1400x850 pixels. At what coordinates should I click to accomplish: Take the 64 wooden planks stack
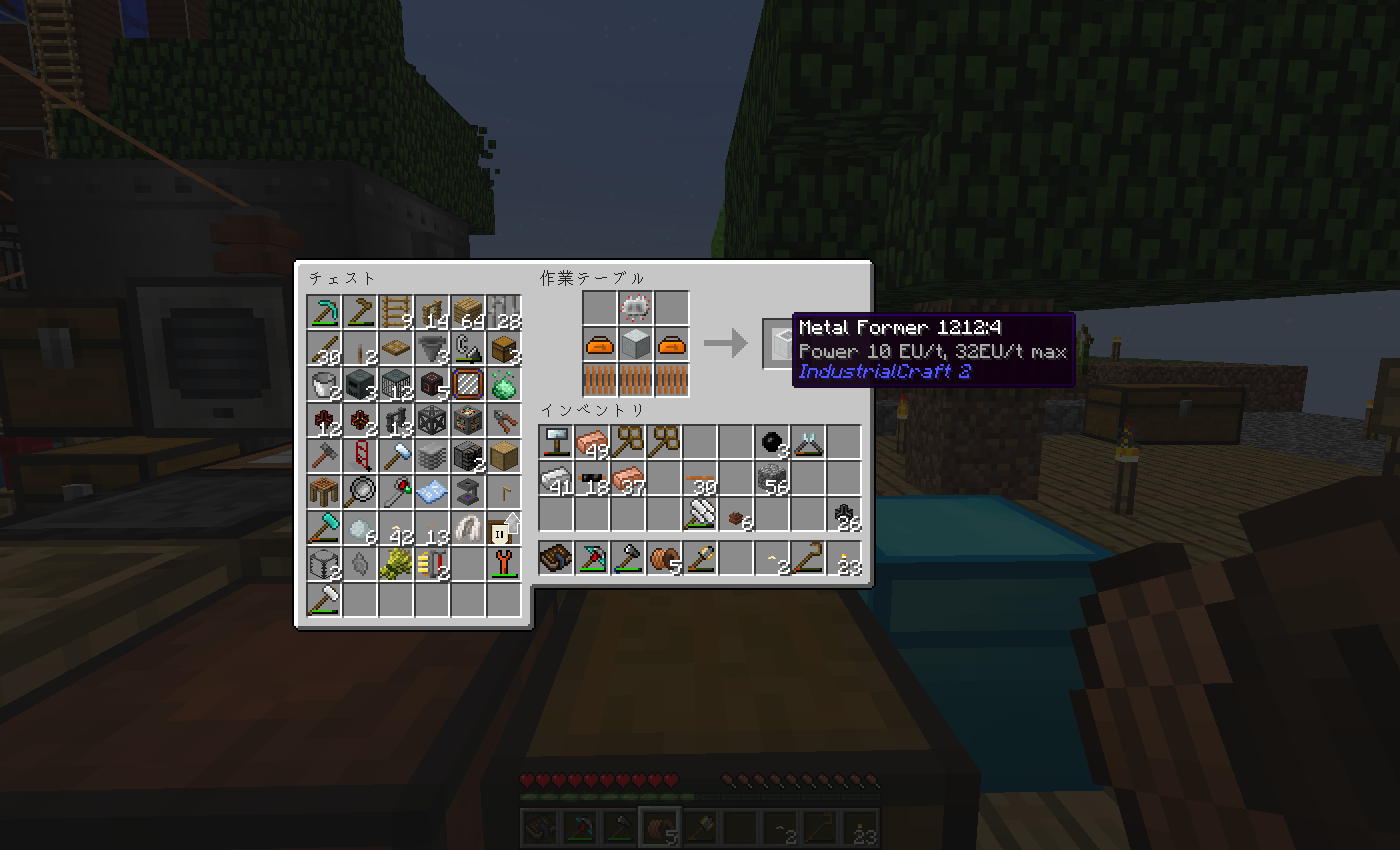point(468,312)
